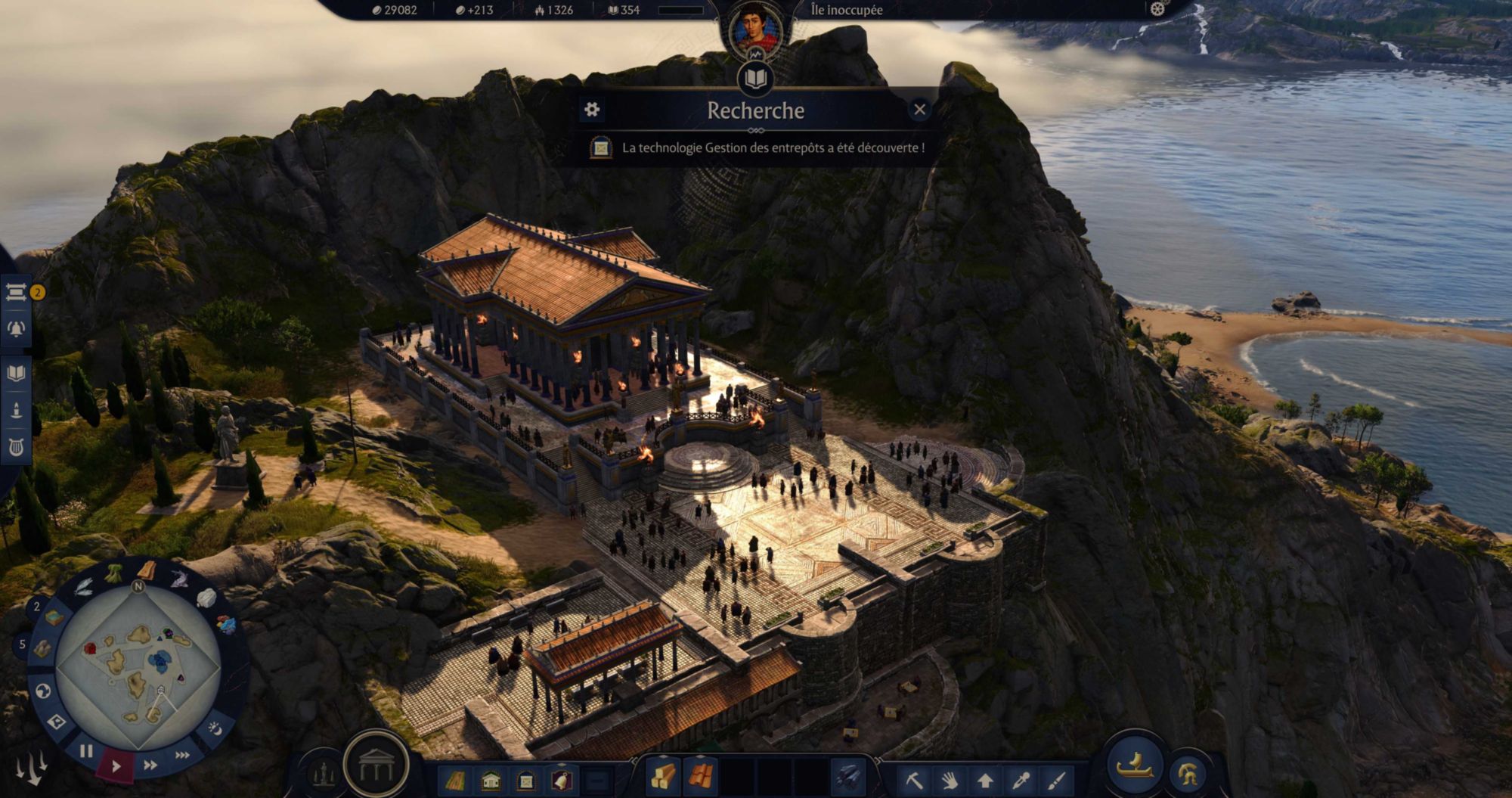Click the governor portrait at top center
The height and width of the screenshot is (798, 1512).
pos(755,29)
